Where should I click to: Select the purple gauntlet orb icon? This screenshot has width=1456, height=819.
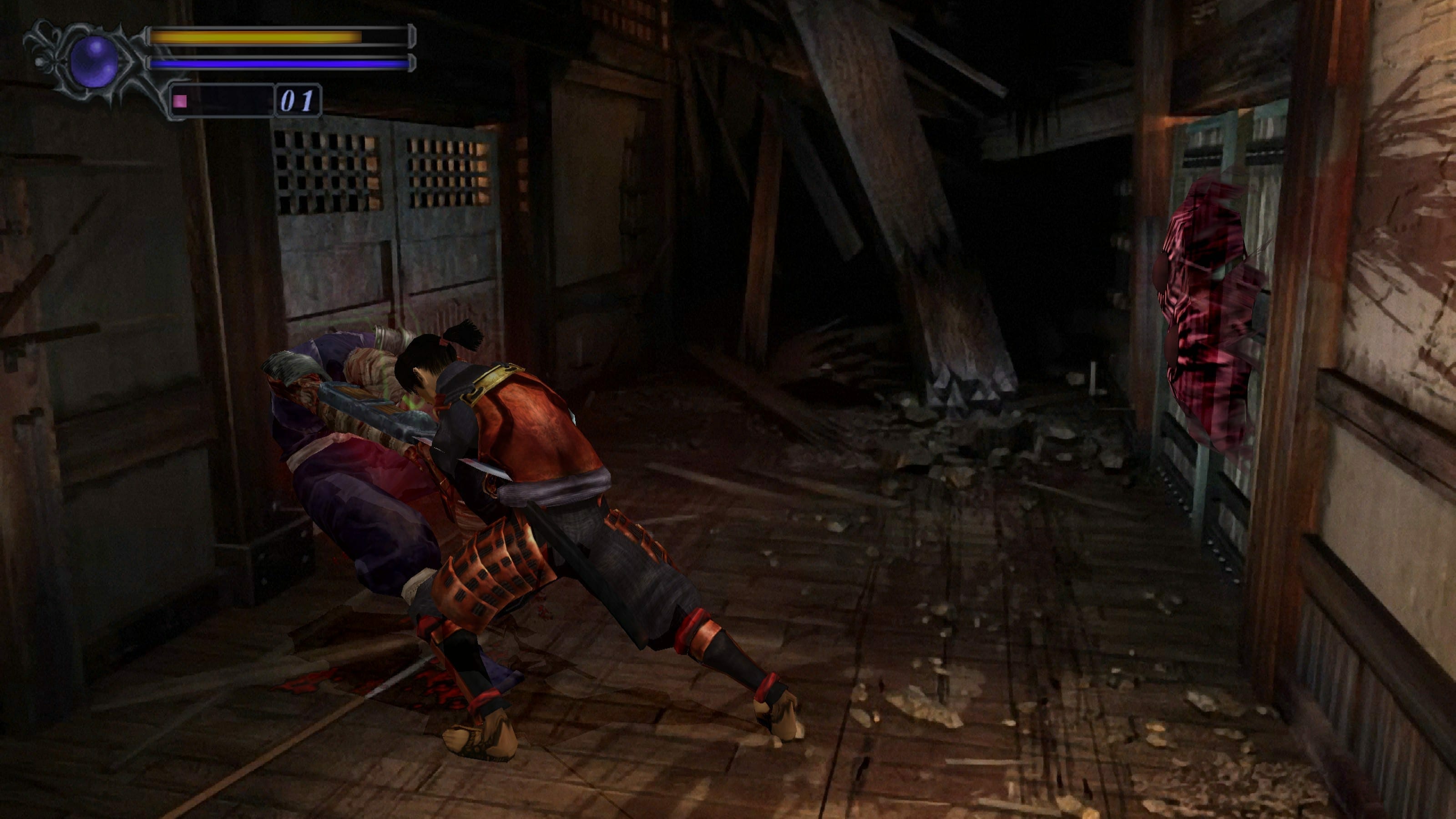94,61
